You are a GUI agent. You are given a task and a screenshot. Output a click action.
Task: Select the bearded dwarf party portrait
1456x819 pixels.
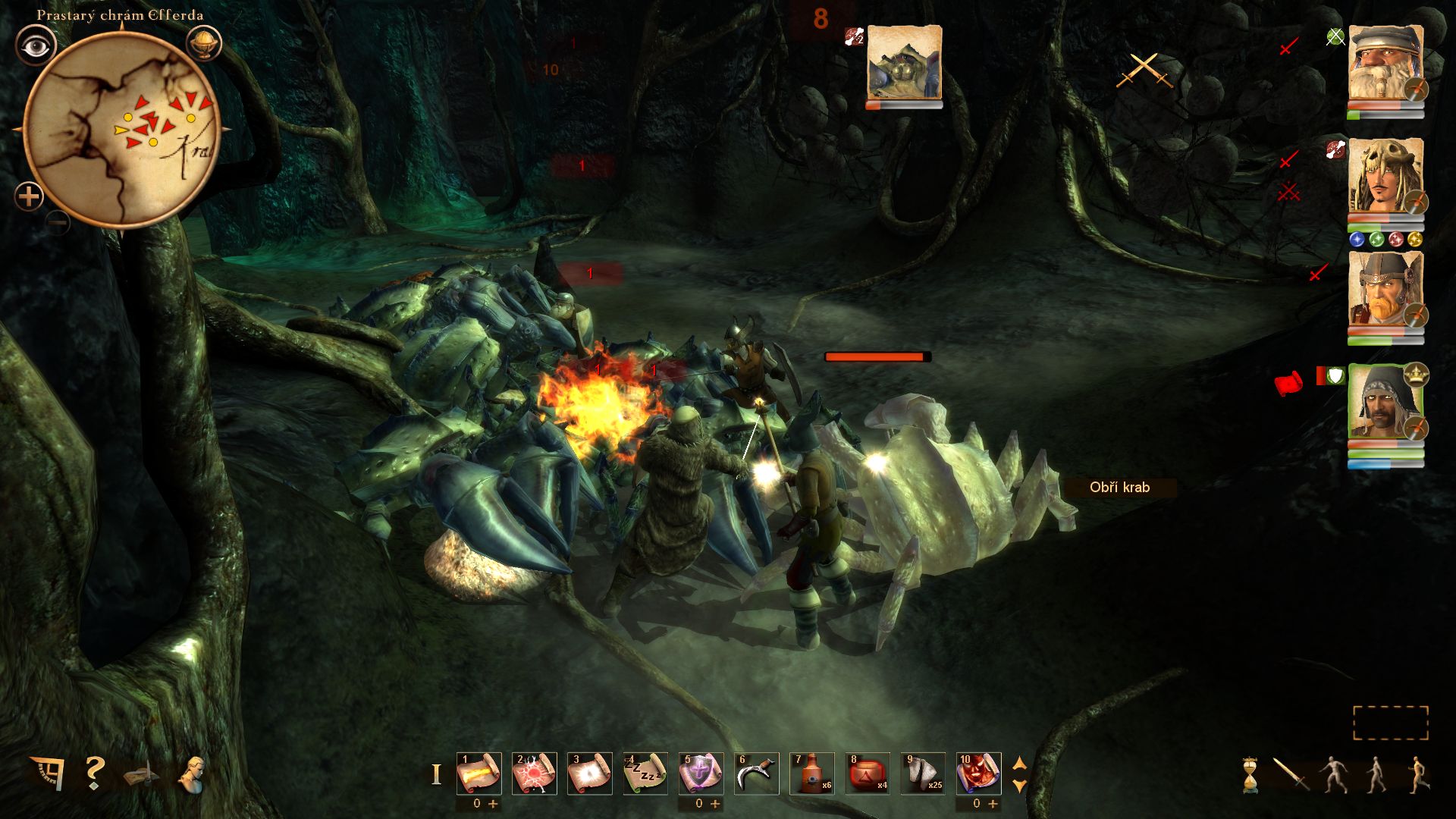pos(1385,63)
